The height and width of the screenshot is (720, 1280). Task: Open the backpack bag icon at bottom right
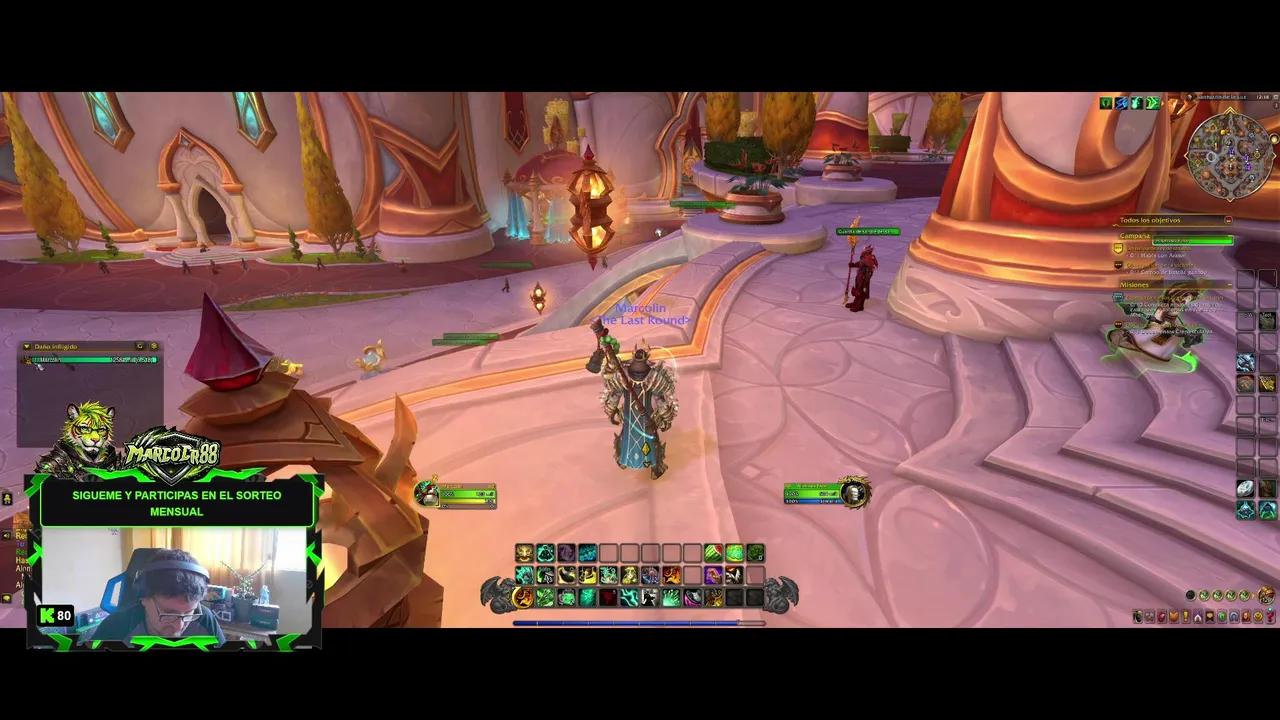point(1268,596)
